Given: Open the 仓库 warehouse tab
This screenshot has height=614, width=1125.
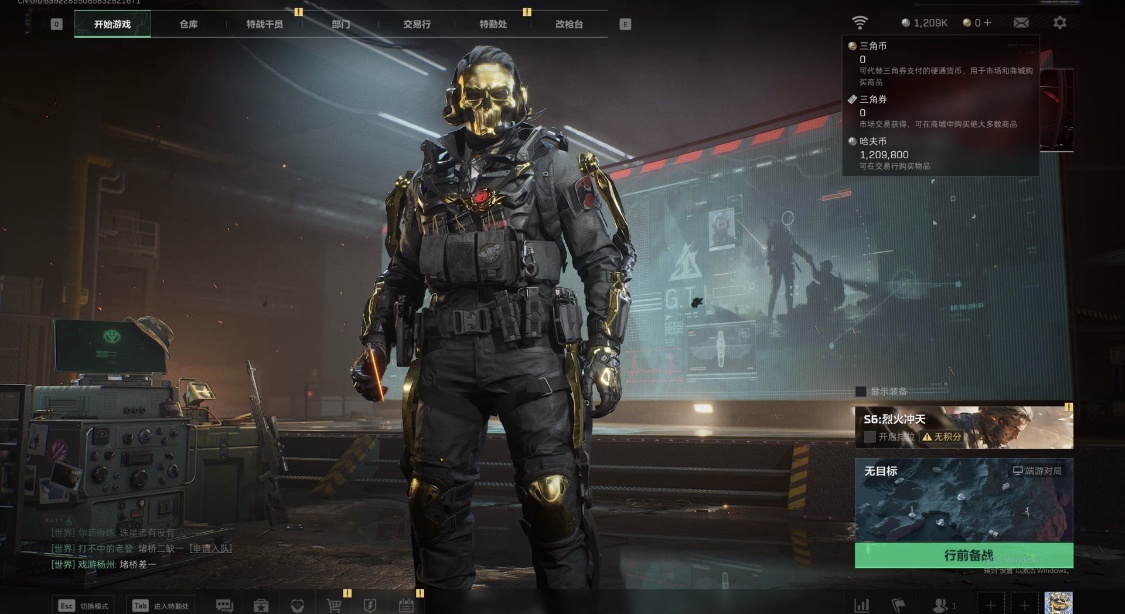Looking at the screenshot, I should coord(188,24).
